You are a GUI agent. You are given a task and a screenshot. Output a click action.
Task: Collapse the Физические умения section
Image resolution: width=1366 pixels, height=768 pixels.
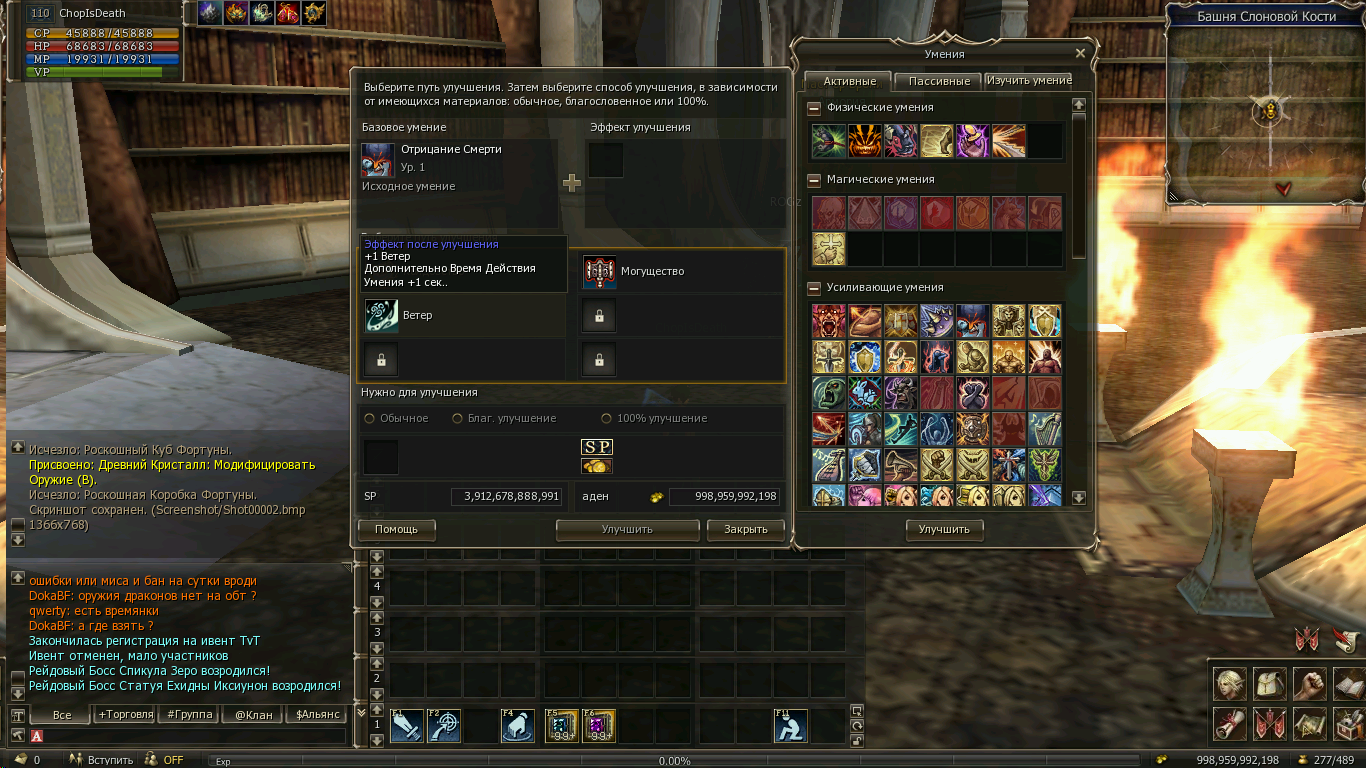pyautogui.click(x=814, y=108)
